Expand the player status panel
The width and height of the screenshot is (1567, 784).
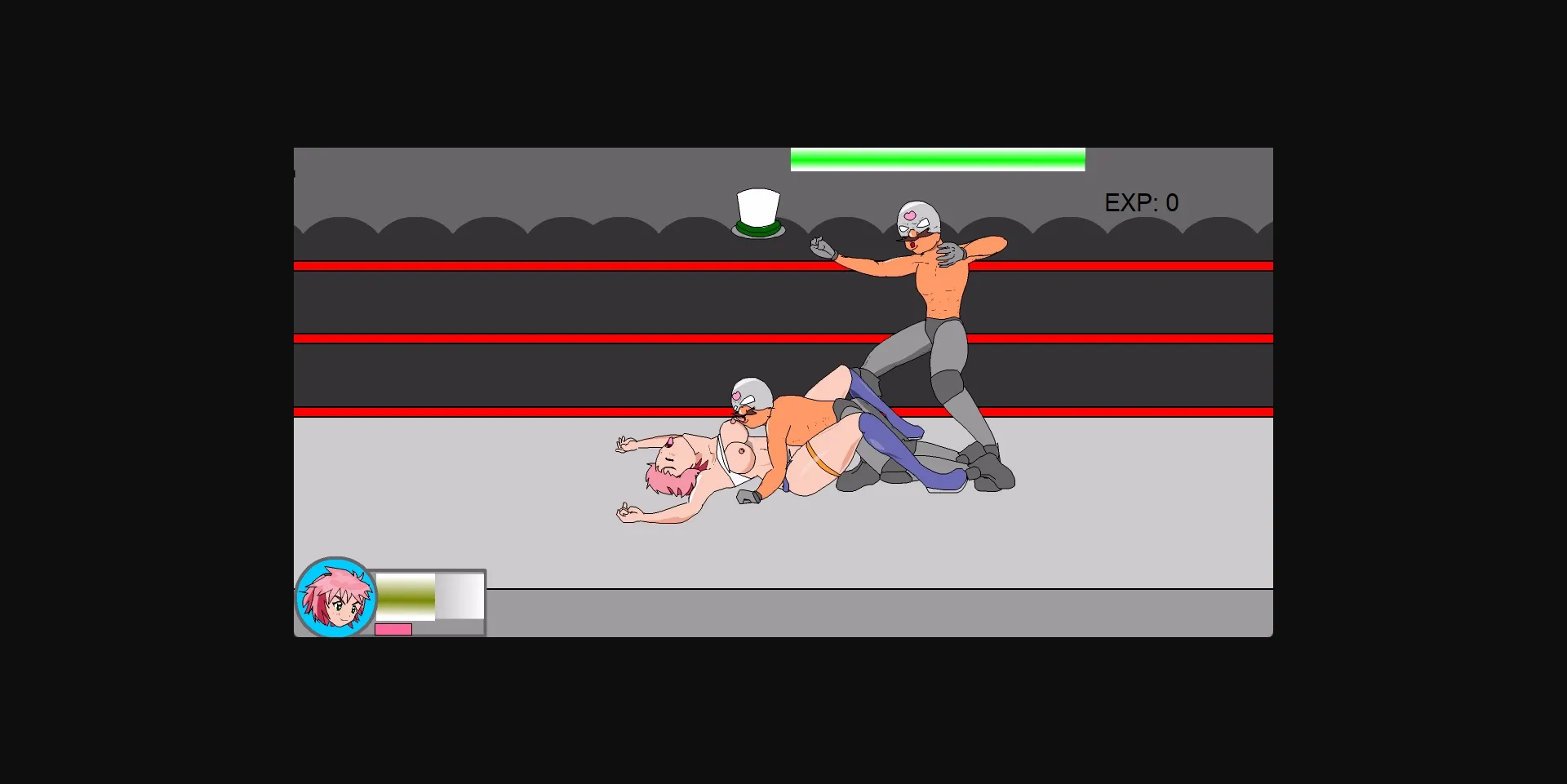coord(428,602)
